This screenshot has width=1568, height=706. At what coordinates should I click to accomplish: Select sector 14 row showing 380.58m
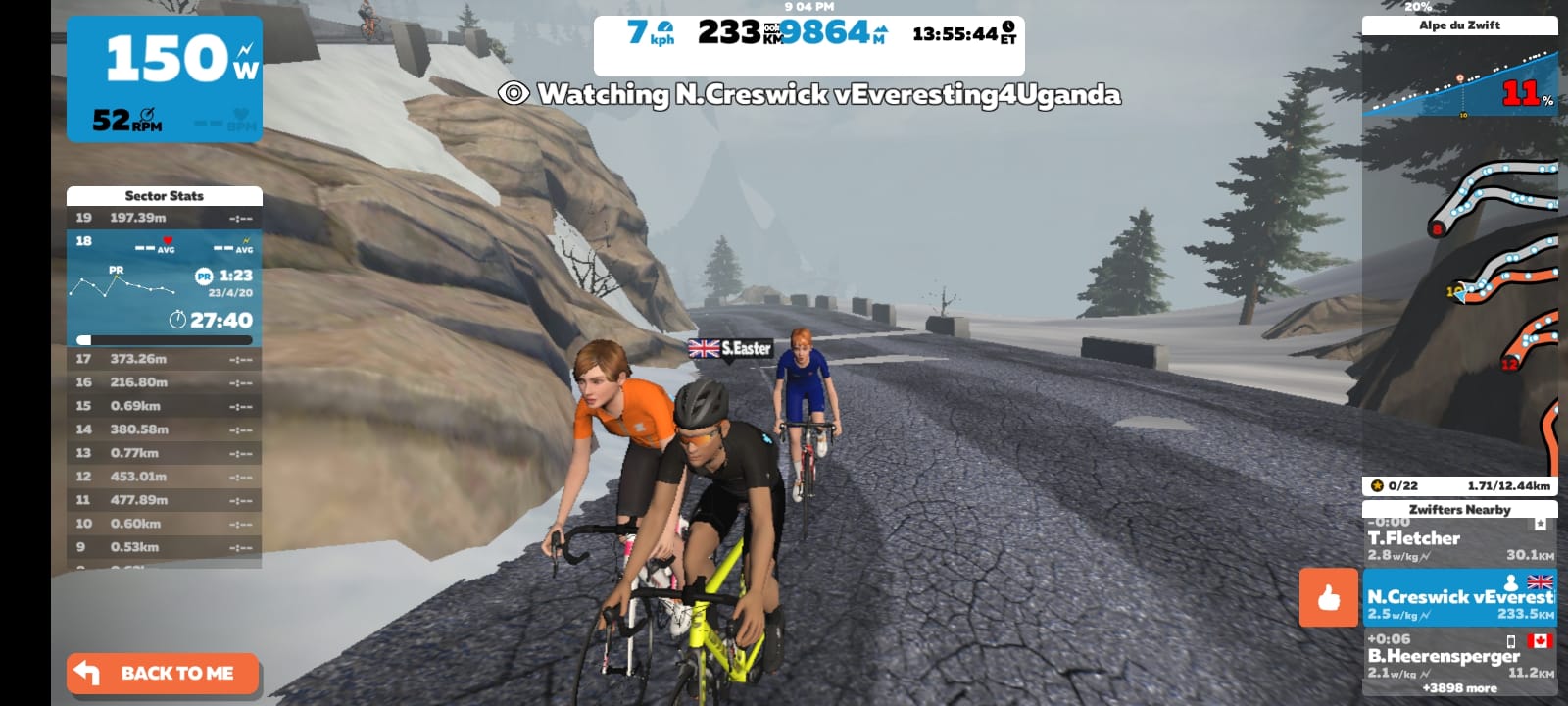164,429
